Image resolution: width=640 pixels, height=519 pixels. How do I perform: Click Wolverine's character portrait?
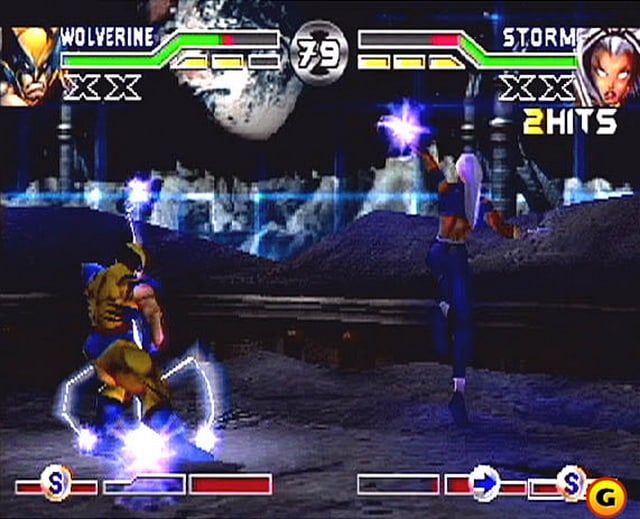click(x=28, y=65)
